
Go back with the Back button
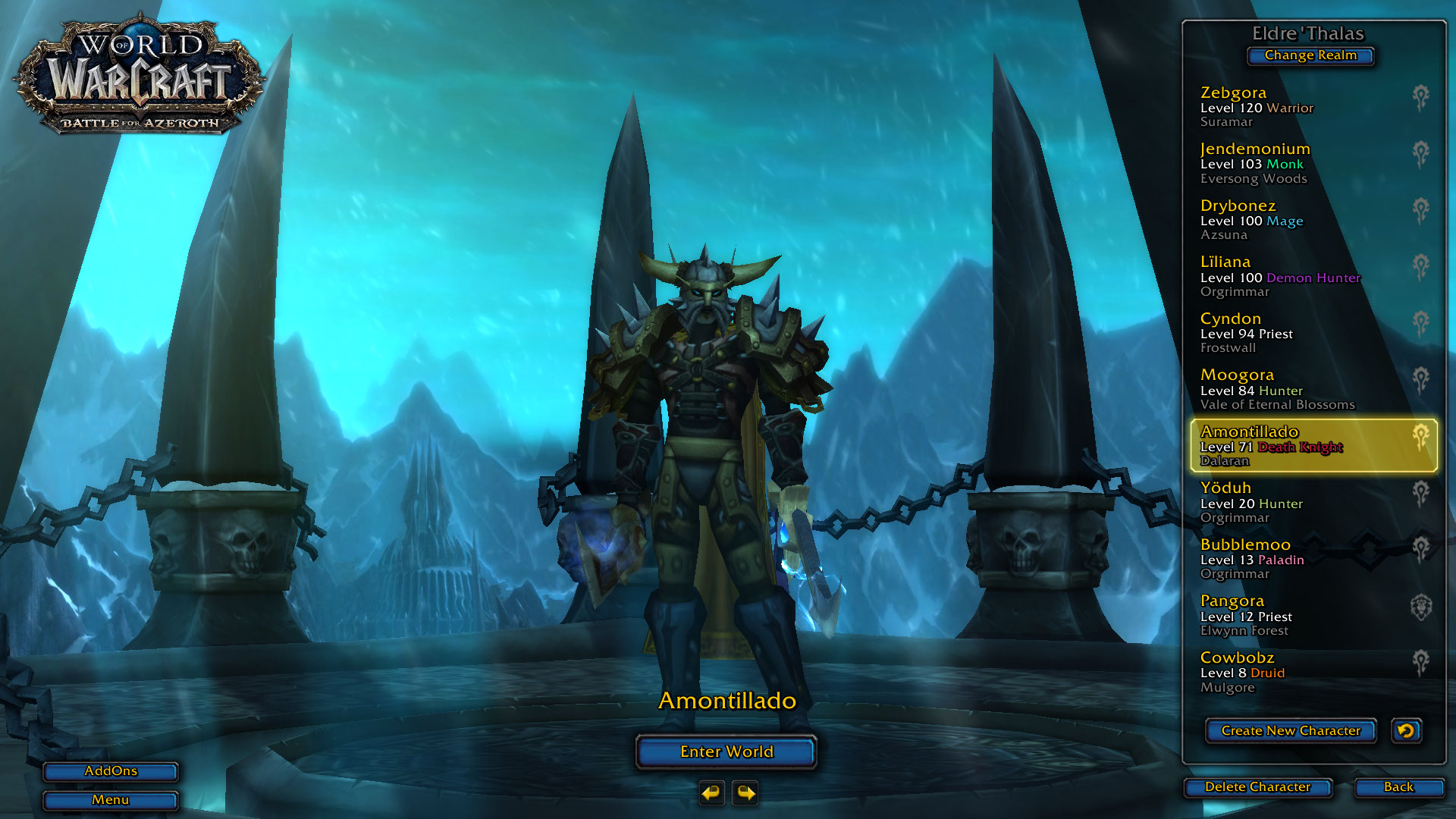coord(1398,787)
